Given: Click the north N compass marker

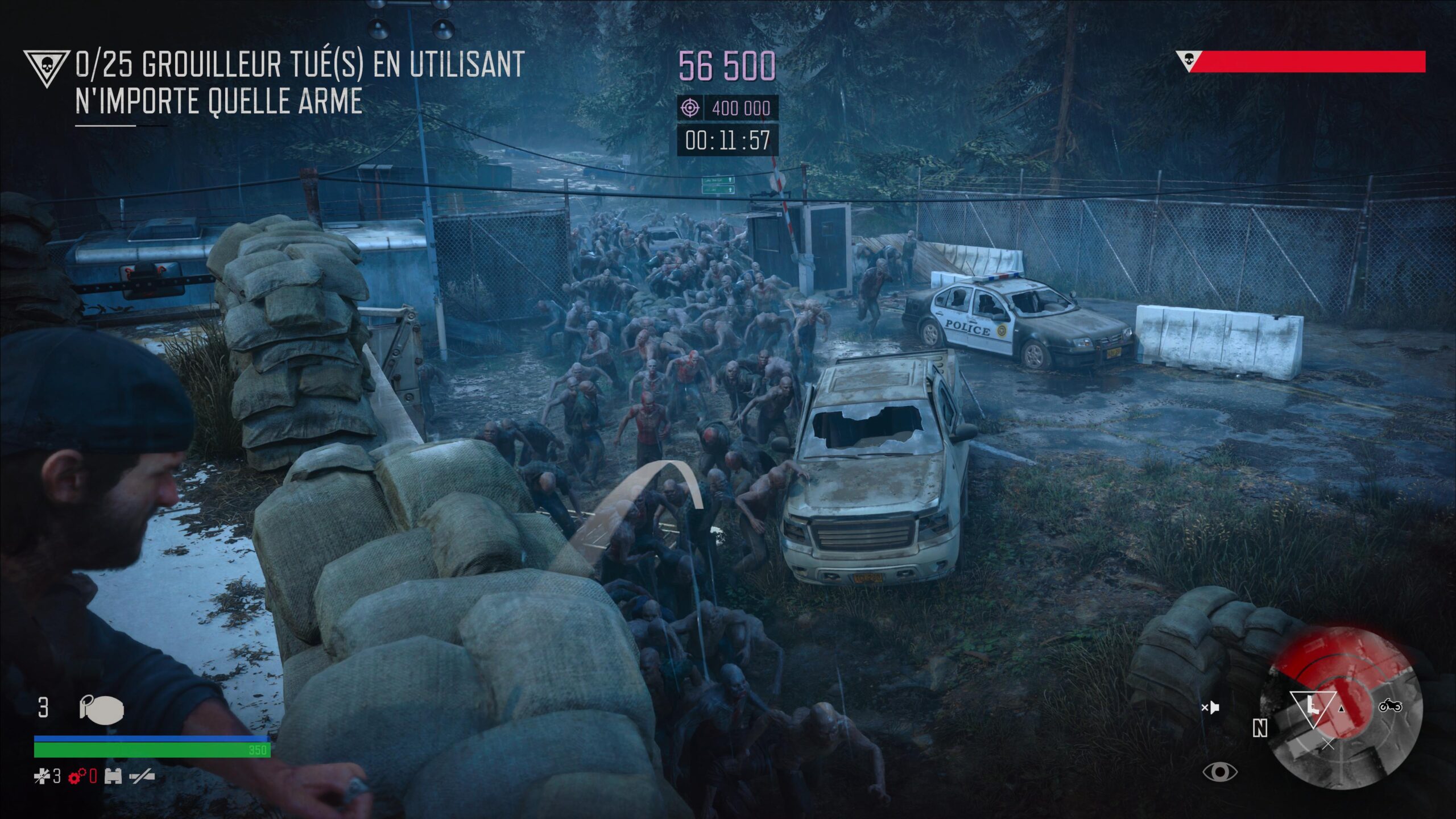Looking at the screenshot, I should [x=1260, y=728].
